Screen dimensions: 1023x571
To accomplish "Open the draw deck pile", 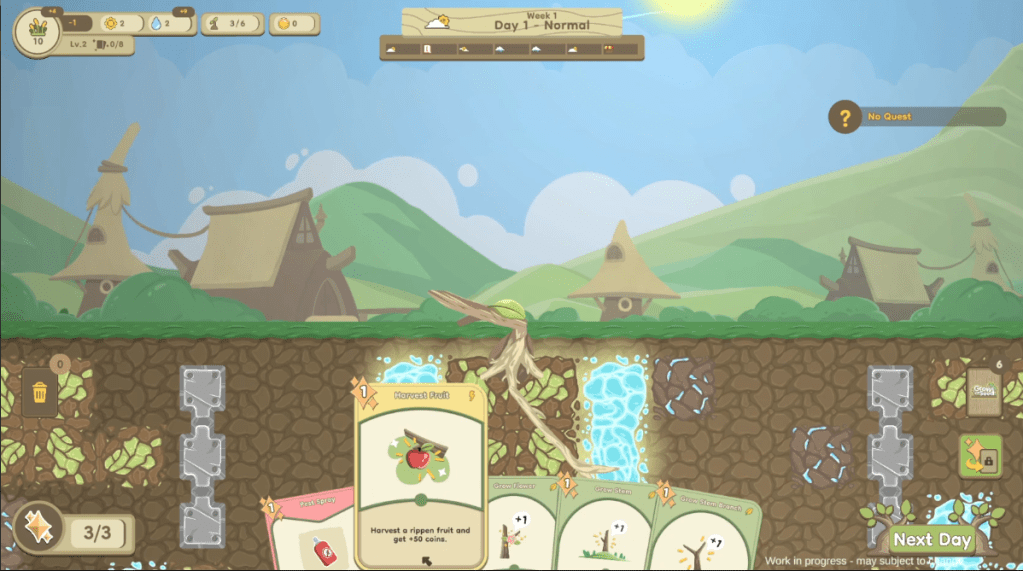I will 983,392.
